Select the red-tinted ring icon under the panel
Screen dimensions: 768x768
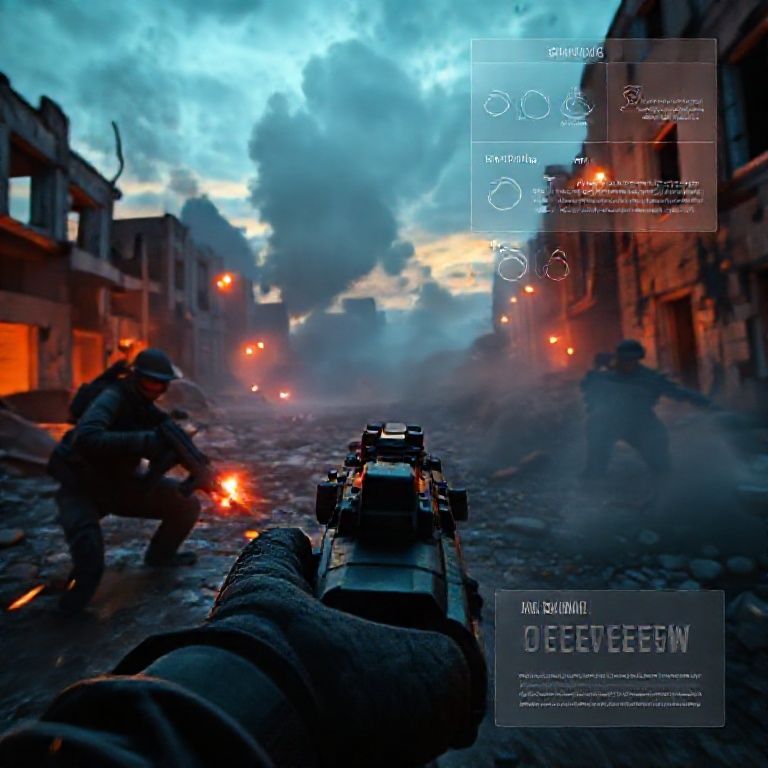[556, 265]
